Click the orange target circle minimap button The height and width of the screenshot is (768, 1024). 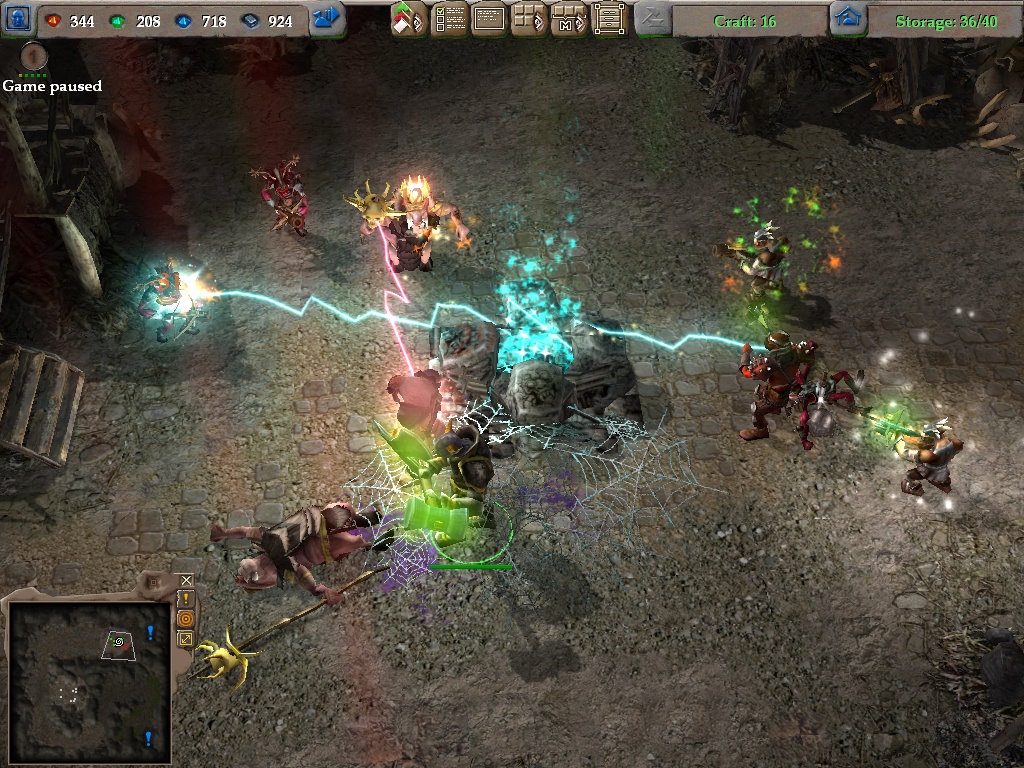tap(186, 618)
